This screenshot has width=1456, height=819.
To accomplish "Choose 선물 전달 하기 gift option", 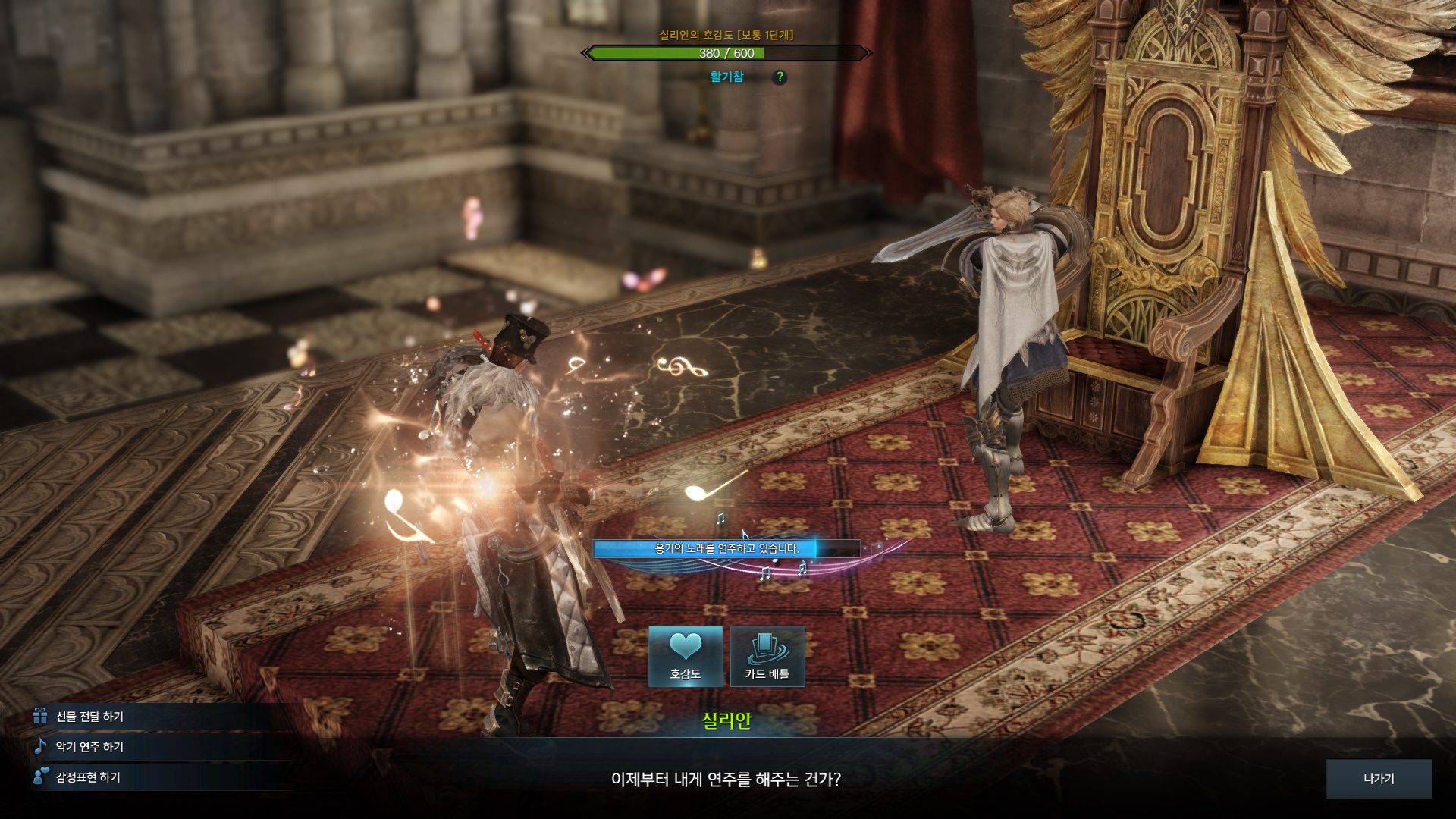I will point(89,717).
